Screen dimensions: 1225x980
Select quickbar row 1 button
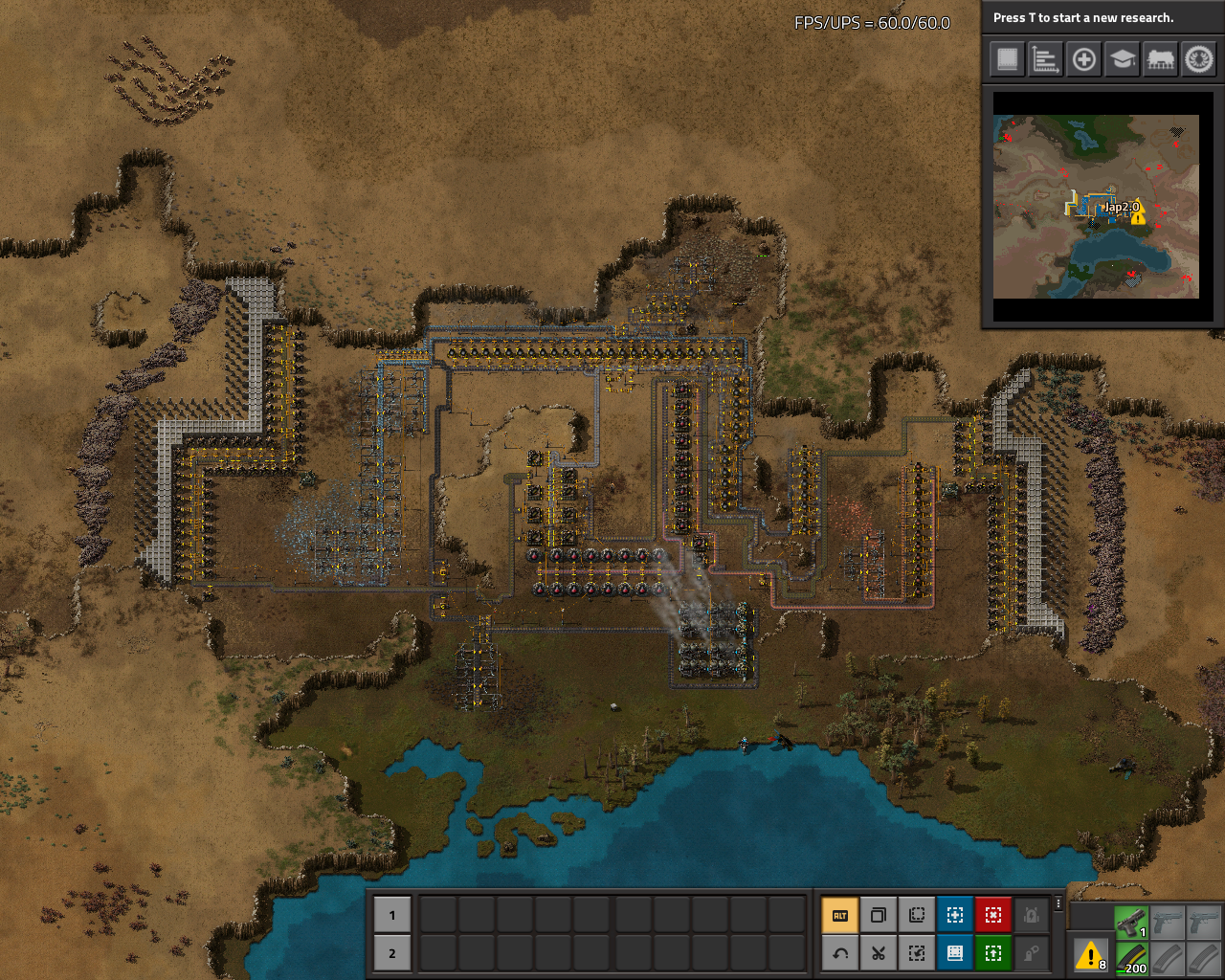[391, 915]
